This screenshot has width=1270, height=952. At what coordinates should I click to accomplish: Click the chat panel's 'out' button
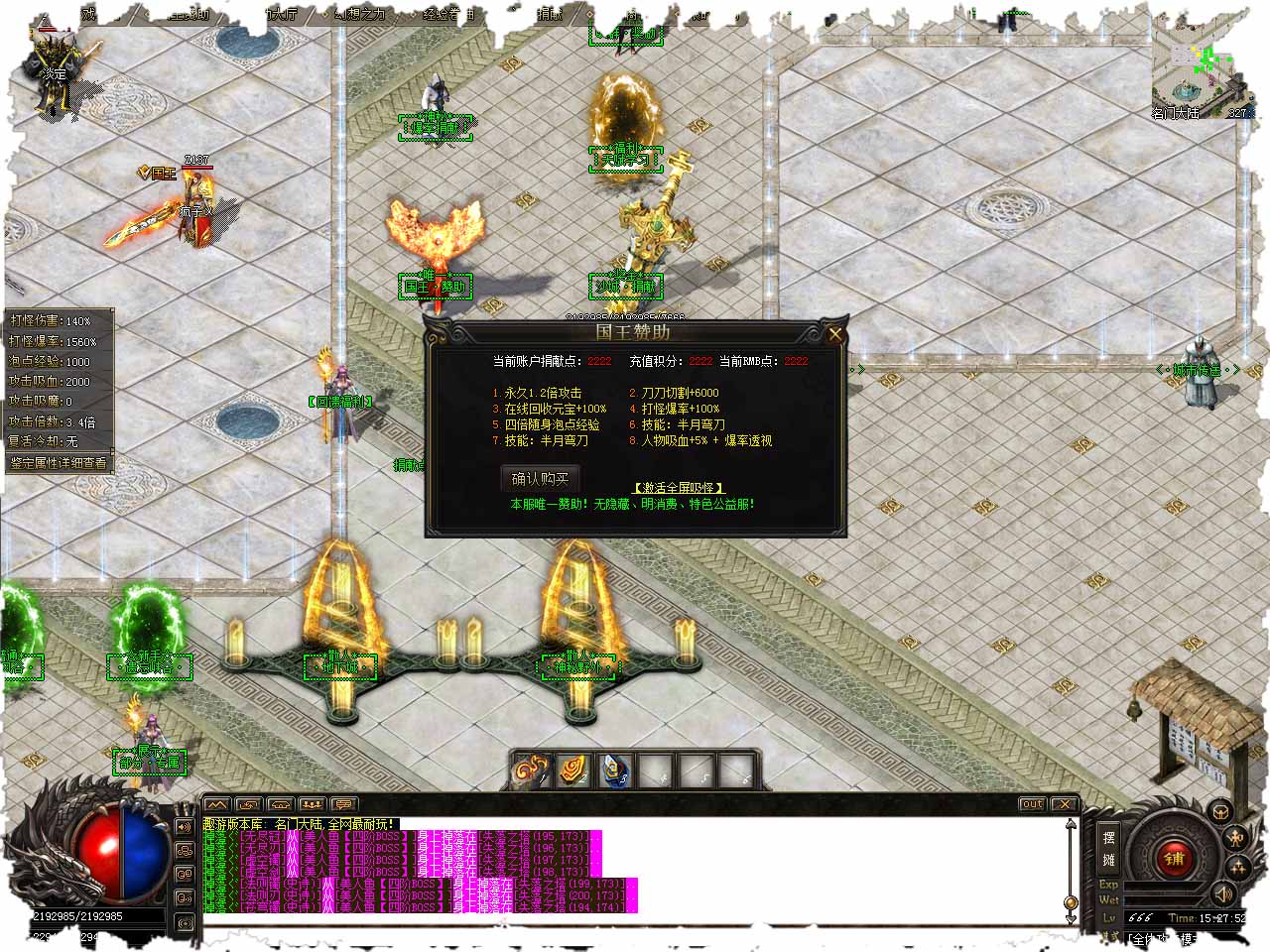(1032, 804)
